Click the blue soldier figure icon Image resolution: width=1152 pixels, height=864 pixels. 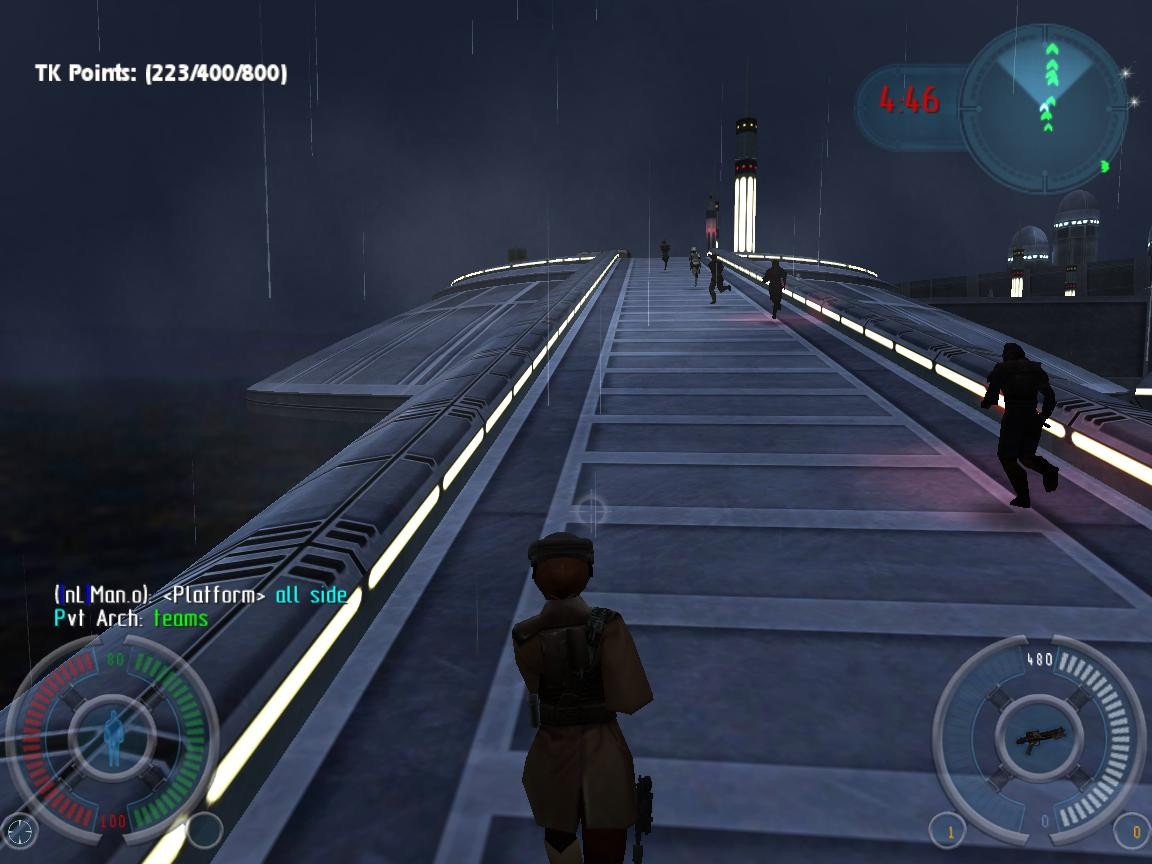click(x=113, y=738)
